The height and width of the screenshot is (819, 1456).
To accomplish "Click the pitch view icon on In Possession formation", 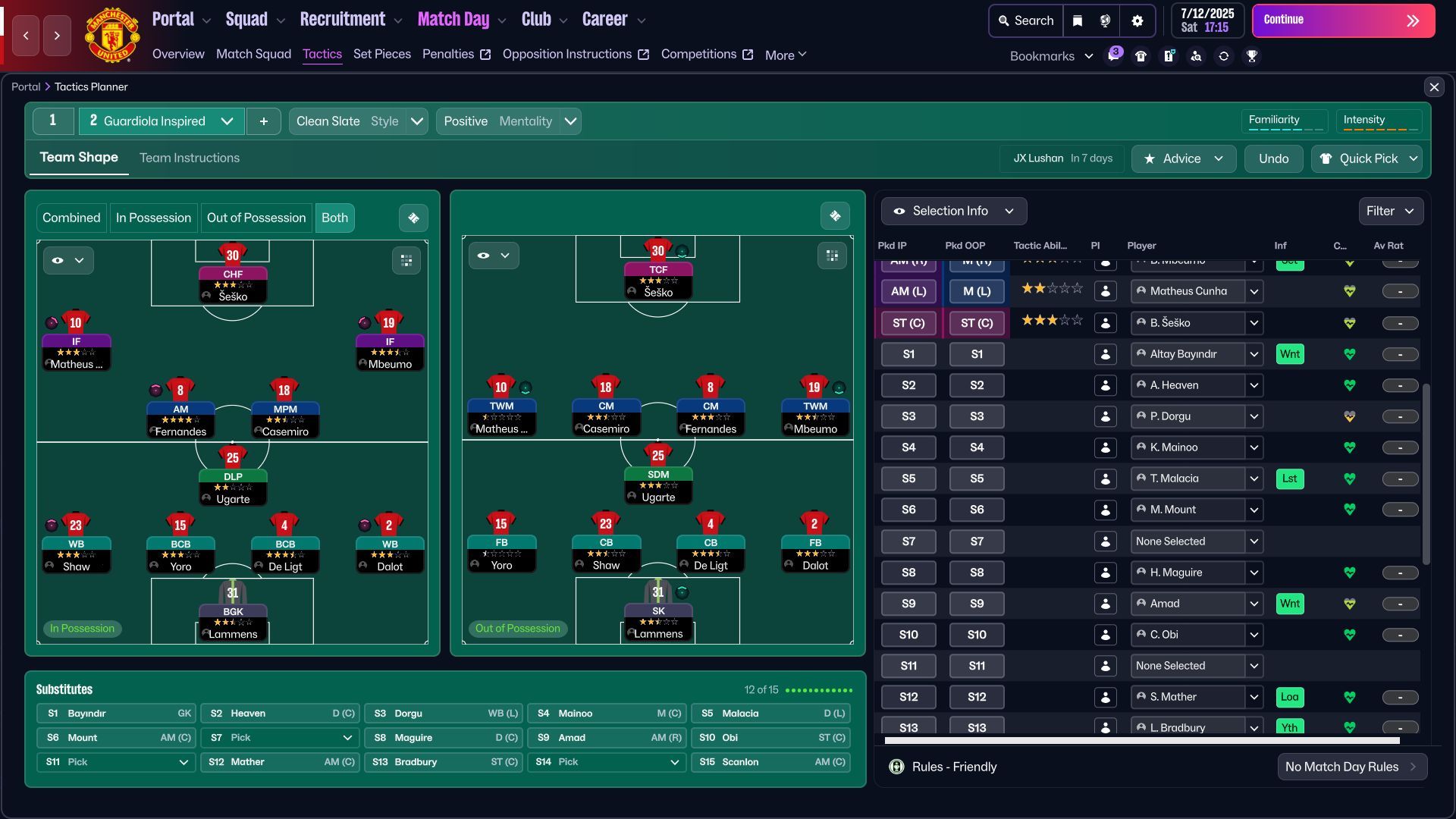I will pyautogui.click(x=413, y=218).
